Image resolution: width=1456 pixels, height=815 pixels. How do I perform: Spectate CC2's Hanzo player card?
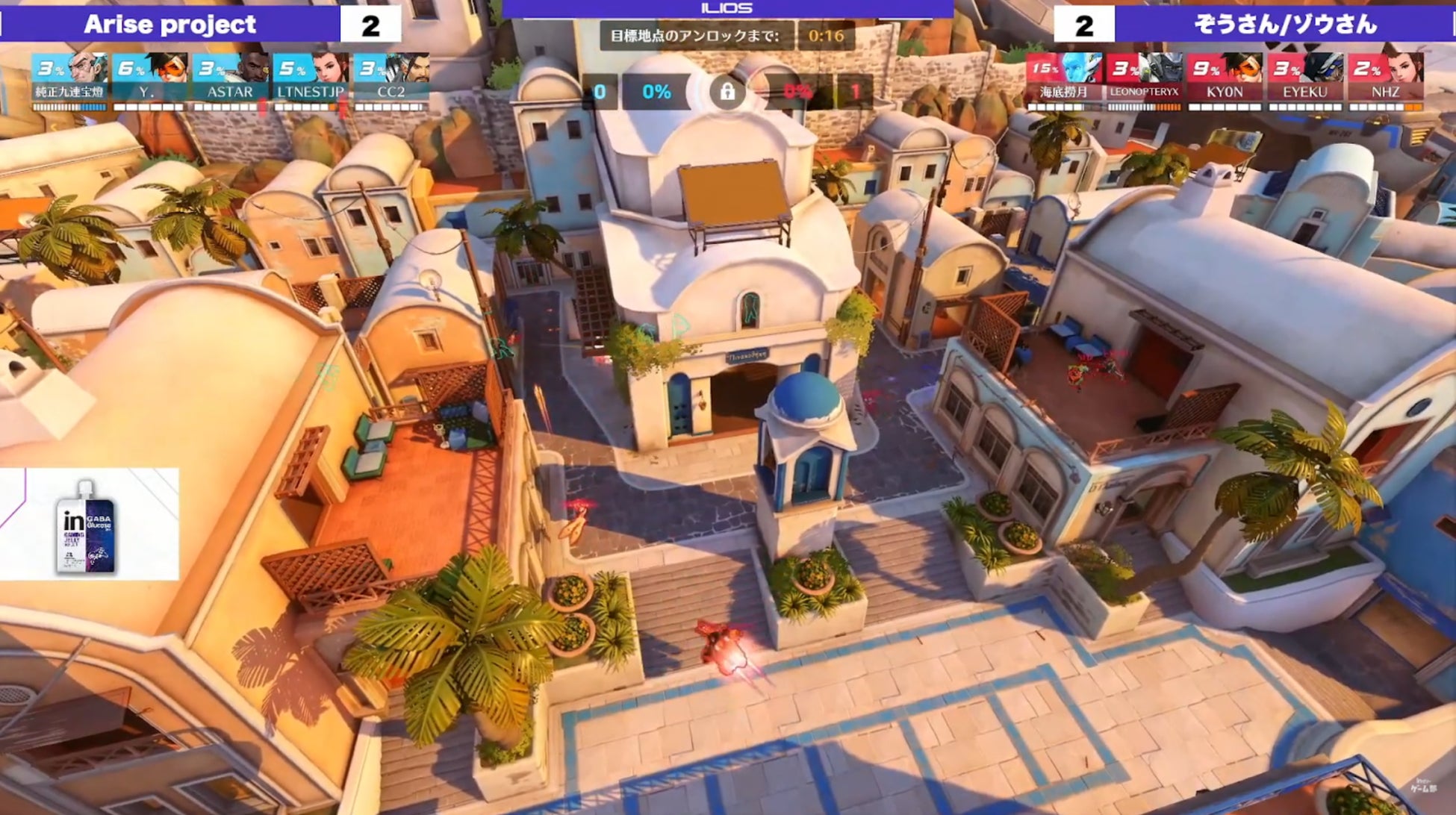391,77
